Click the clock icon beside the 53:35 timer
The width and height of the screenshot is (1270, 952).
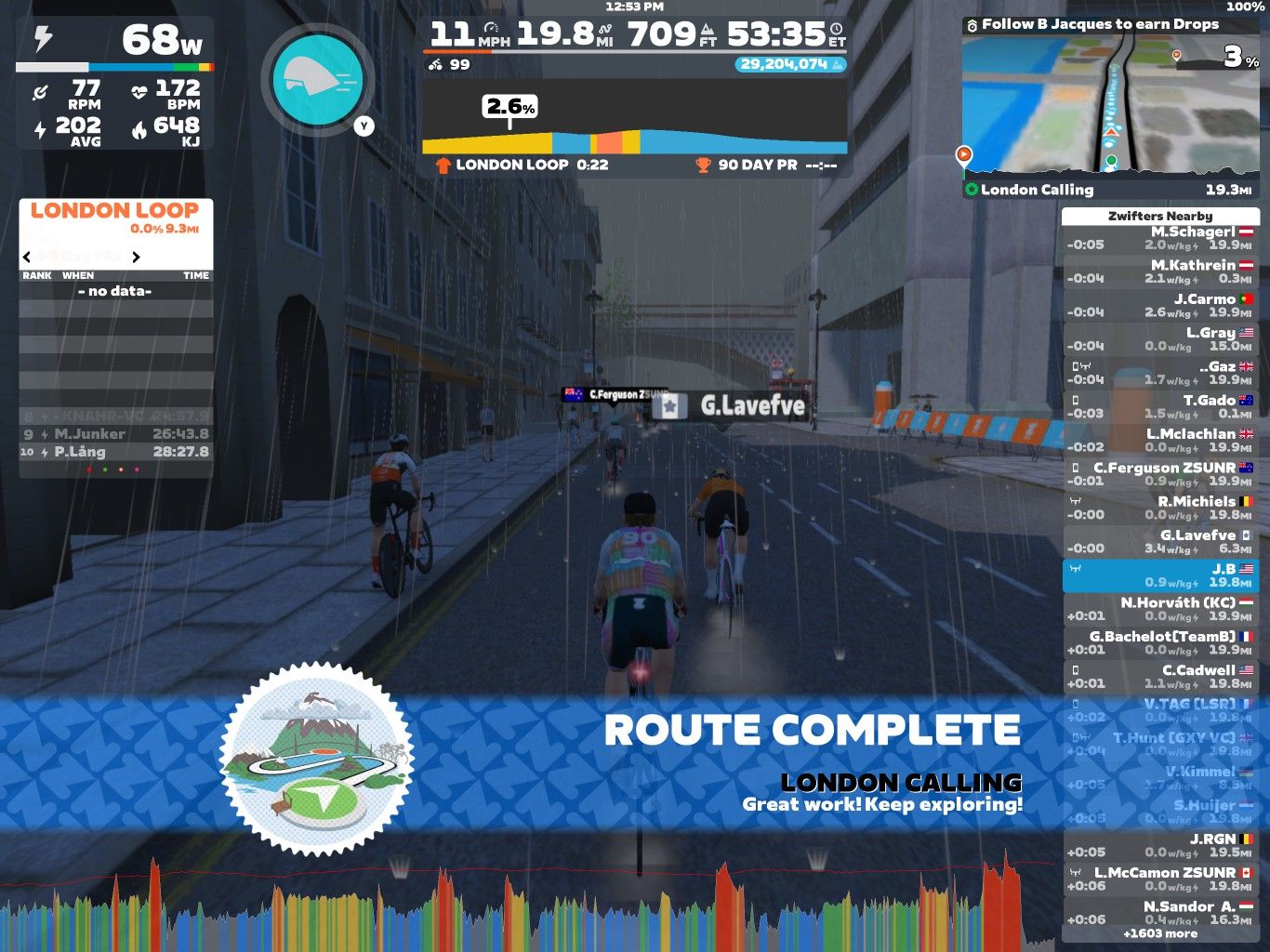click(836, 30)
